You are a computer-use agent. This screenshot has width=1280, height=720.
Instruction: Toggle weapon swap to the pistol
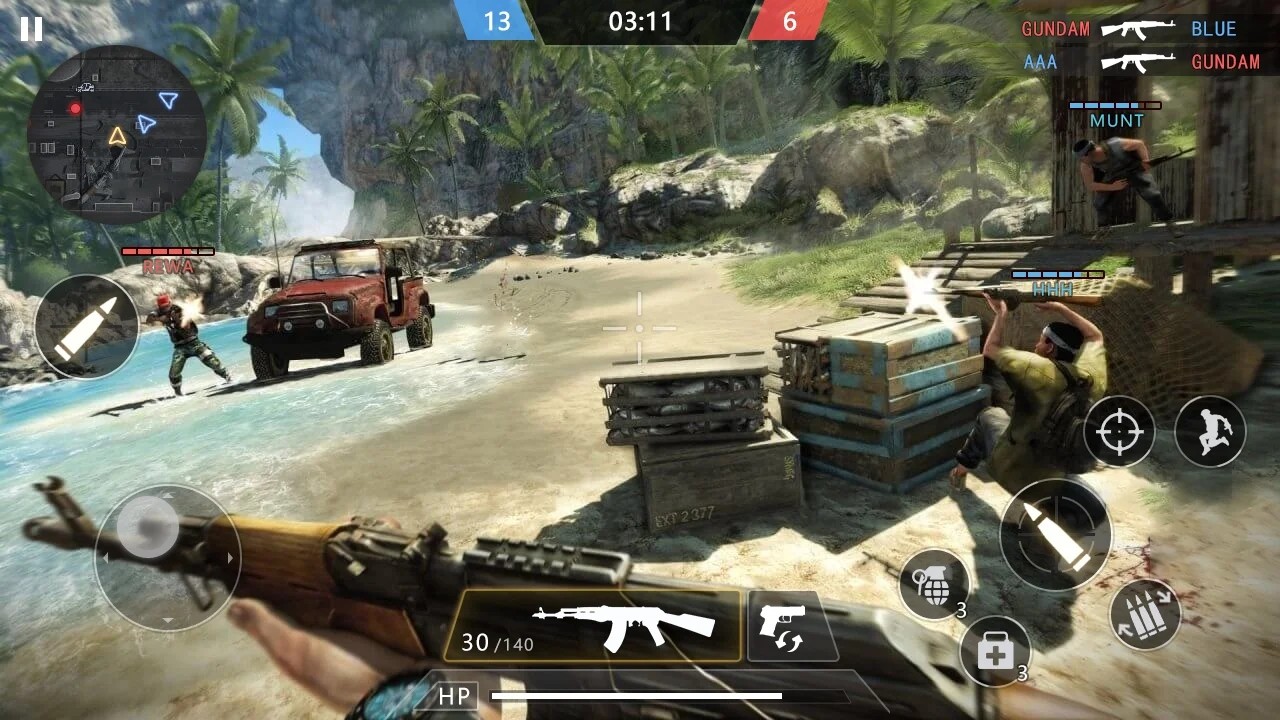click(x=791, y=625)
